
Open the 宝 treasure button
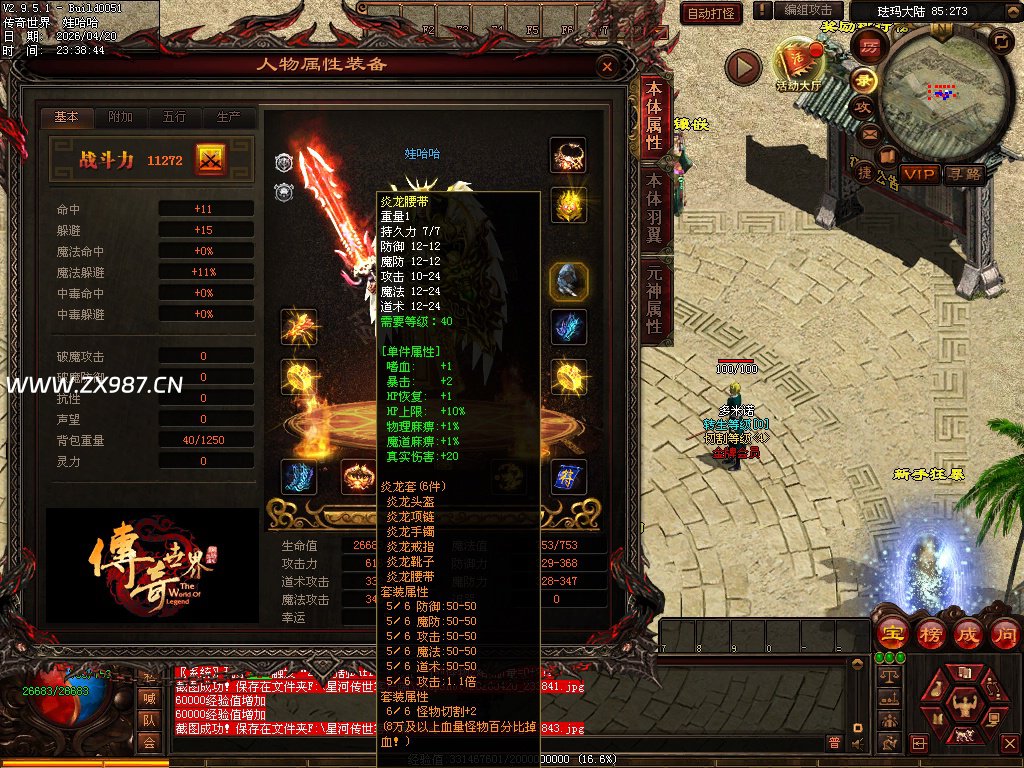click(x=891, y=632)
